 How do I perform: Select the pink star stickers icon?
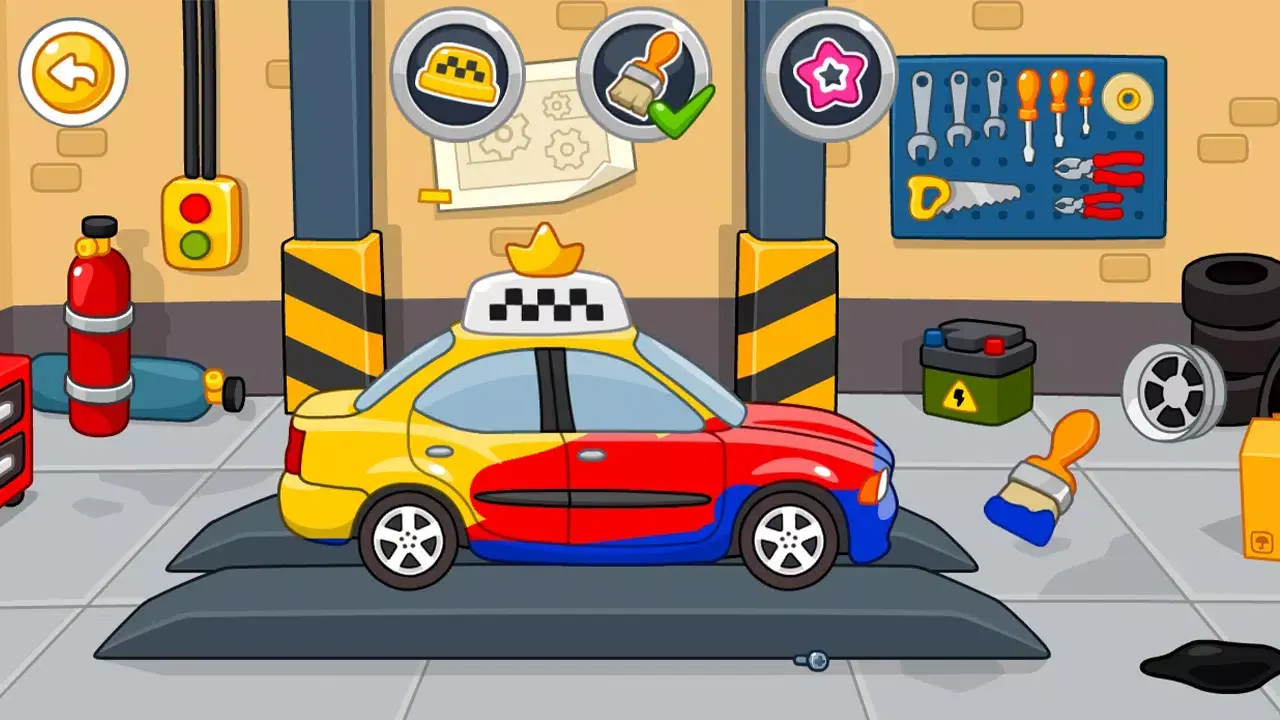click(x=830, y=70)
